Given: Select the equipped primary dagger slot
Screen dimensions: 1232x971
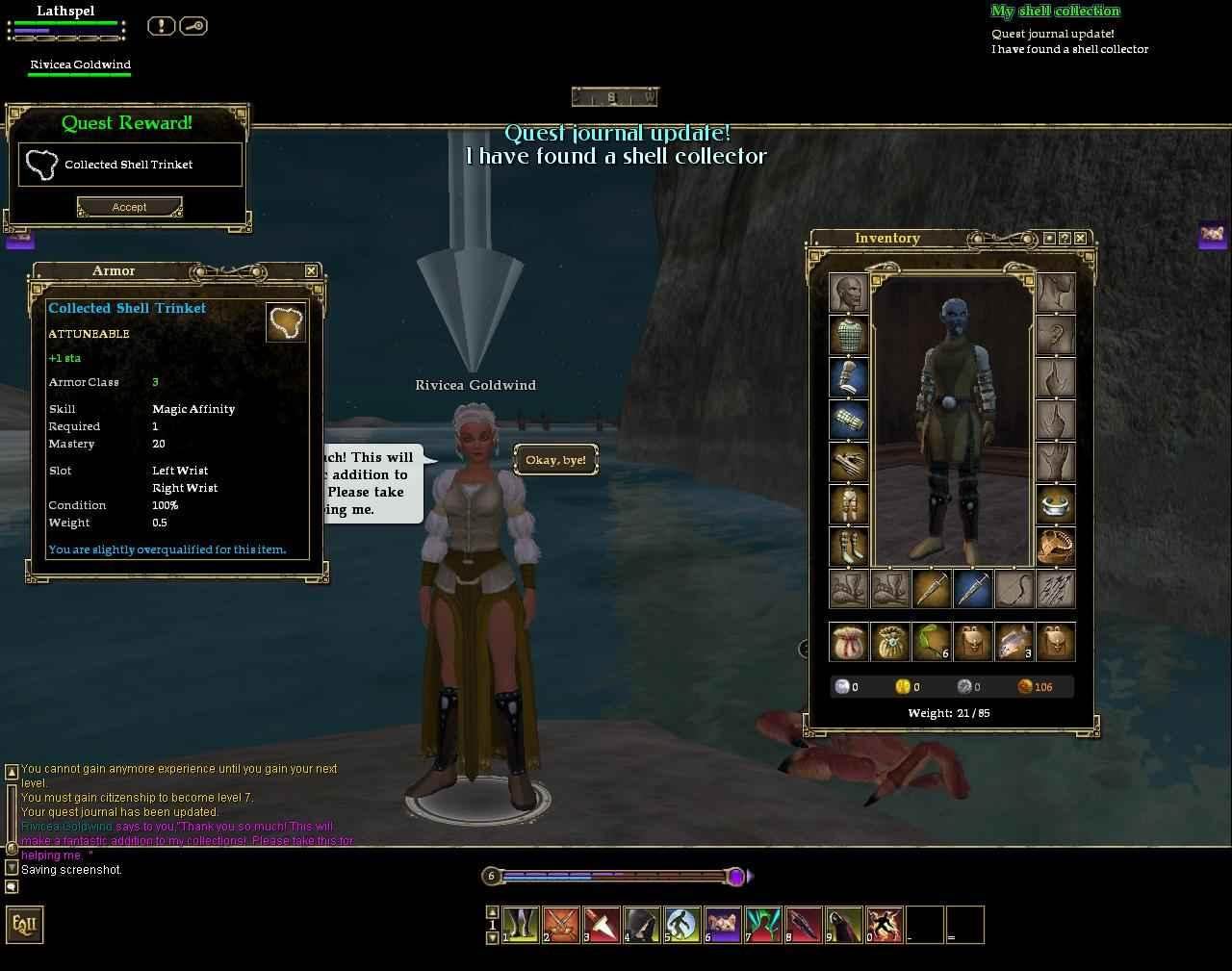Looking at the screenshot, I should (x=931, y=589).
